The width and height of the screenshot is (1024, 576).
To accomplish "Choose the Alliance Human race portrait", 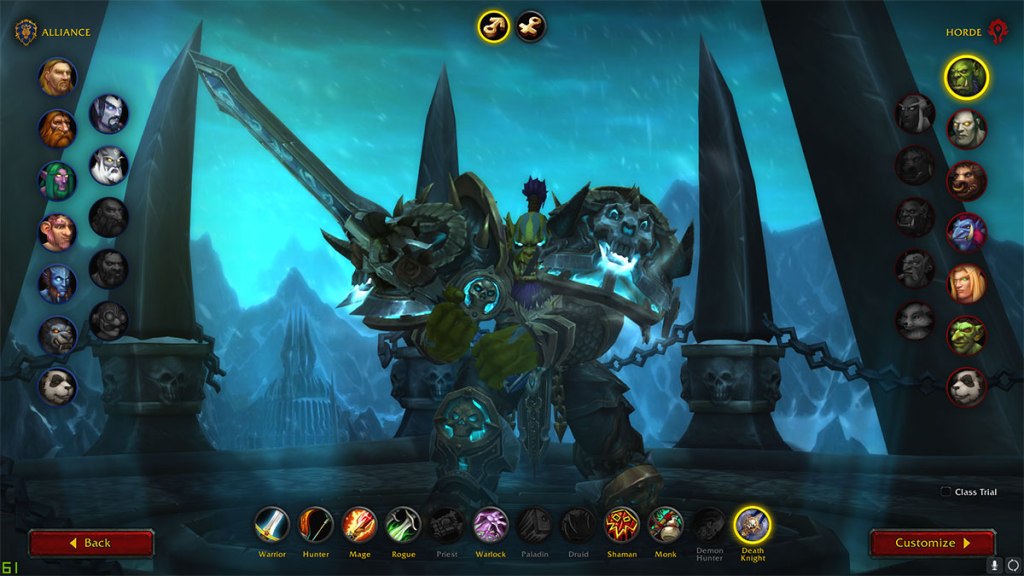I will 58,77.
